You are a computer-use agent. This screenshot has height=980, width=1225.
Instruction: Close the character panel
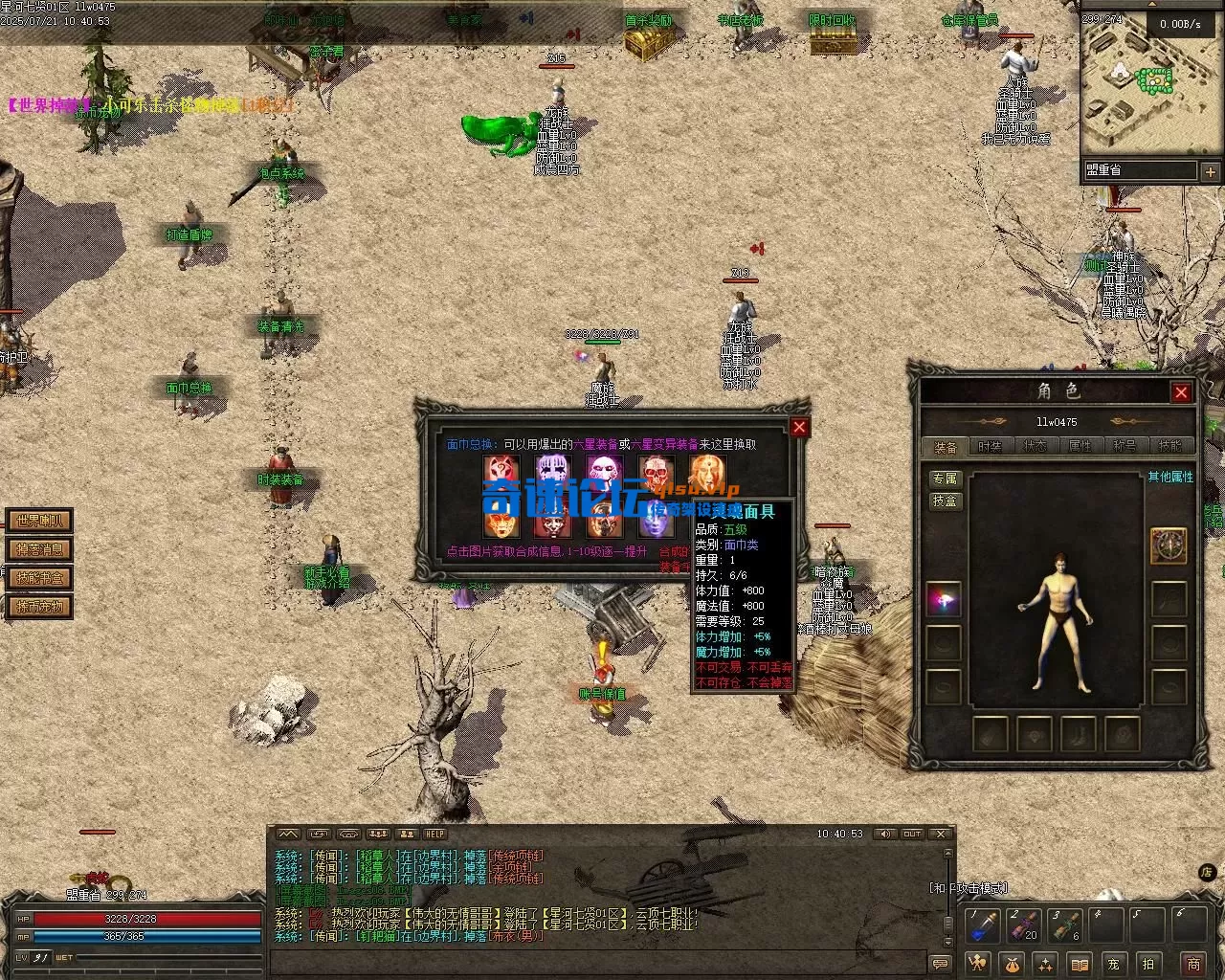tap(1181, 392)
